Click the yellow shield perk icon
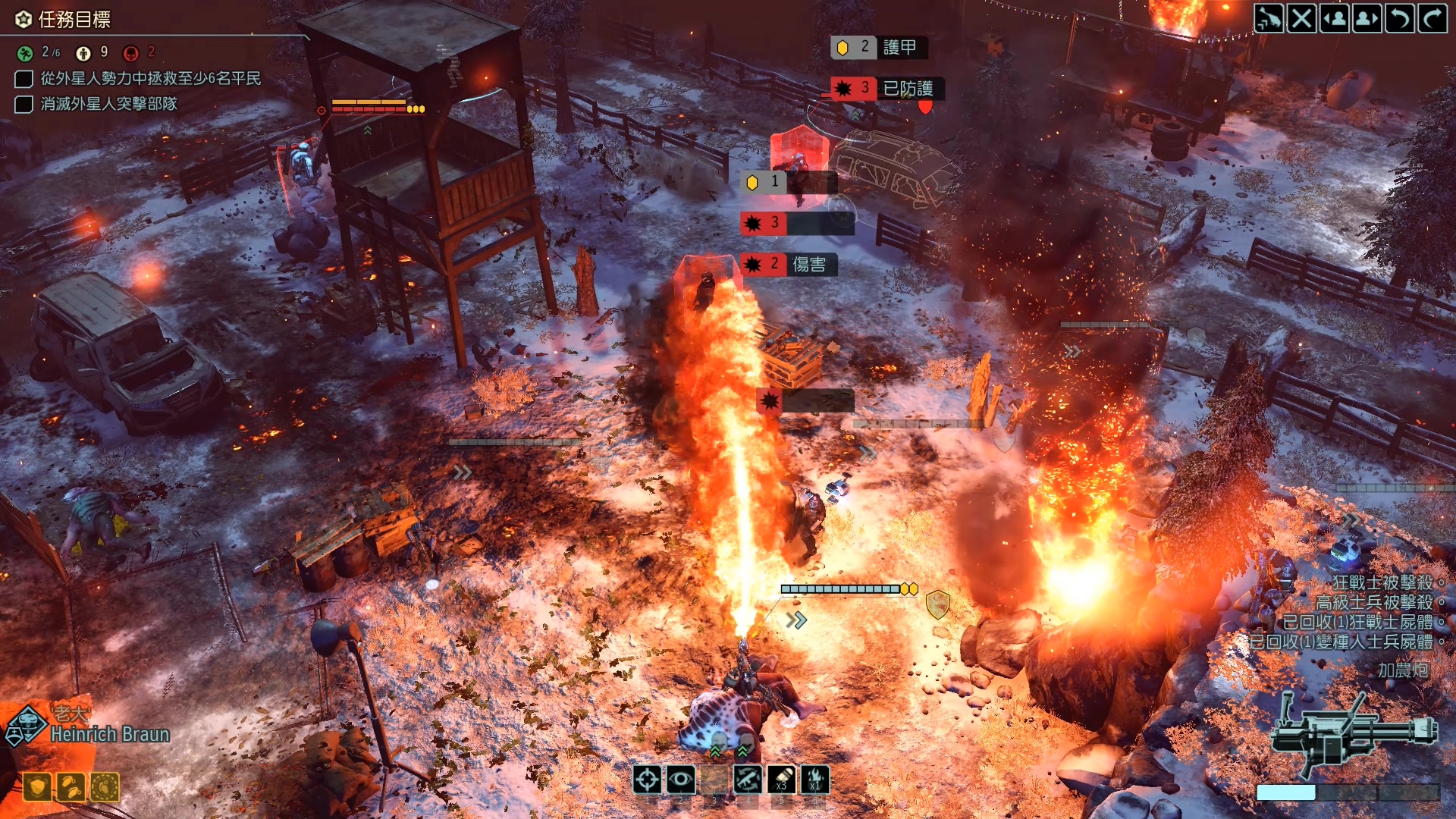Screen dimensions: 1456x819 tap(37, 787)
